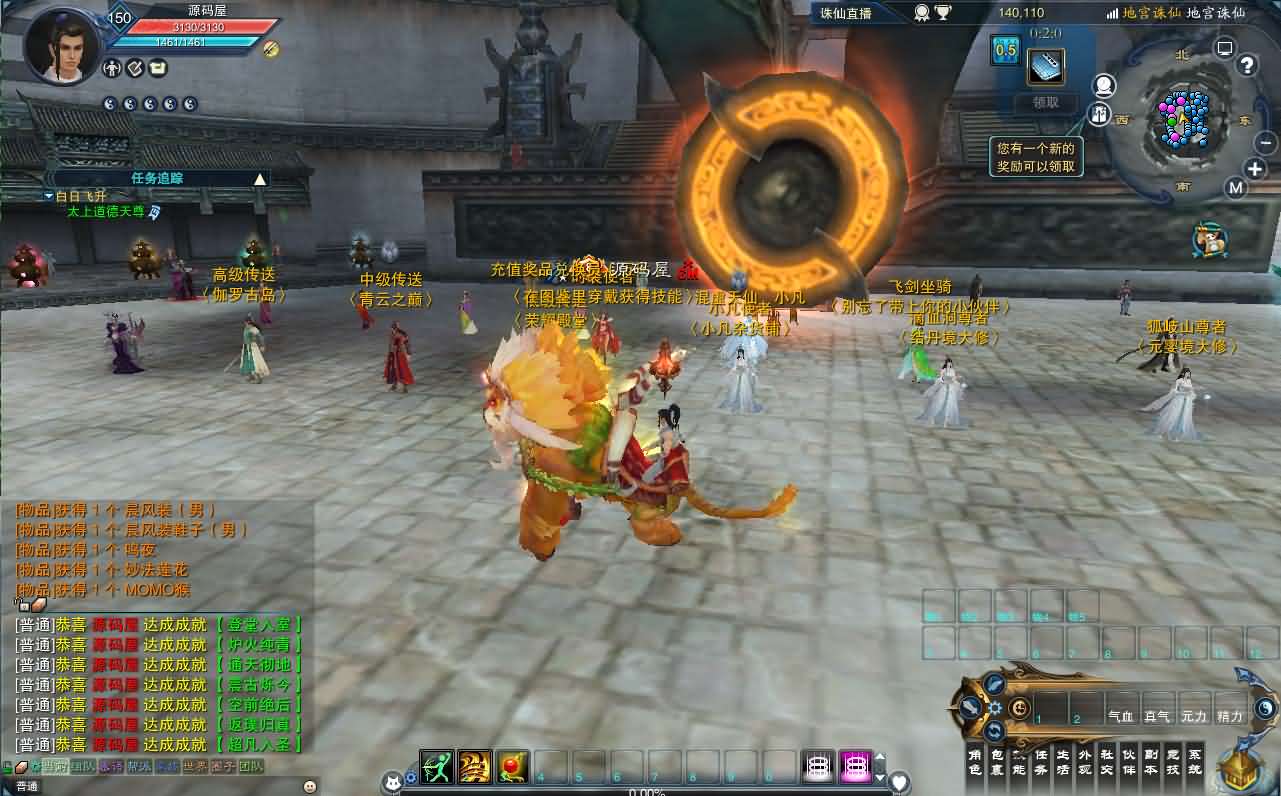Open the 副本 dungeon menu
Image resolution: width=1281 pixels, height=796 pixels.
(x=1151, y=761)
